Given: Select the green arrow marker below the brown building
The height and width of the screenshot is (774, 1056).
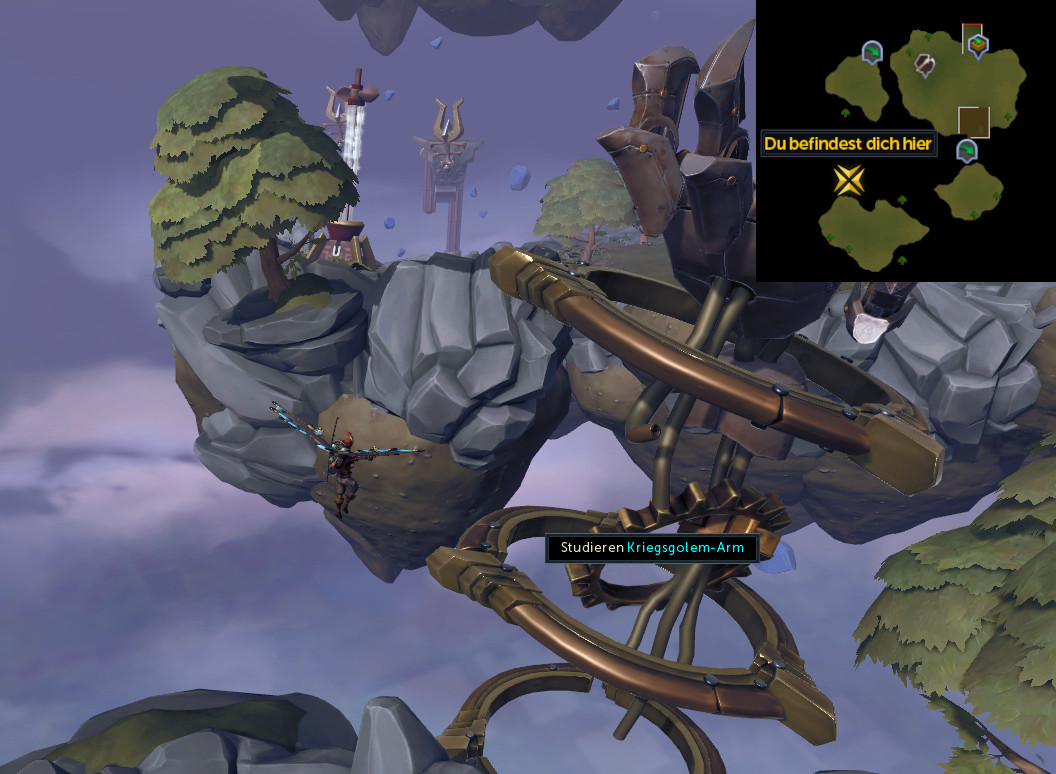Looking at the screenshot, I should [x=966, y=151].
